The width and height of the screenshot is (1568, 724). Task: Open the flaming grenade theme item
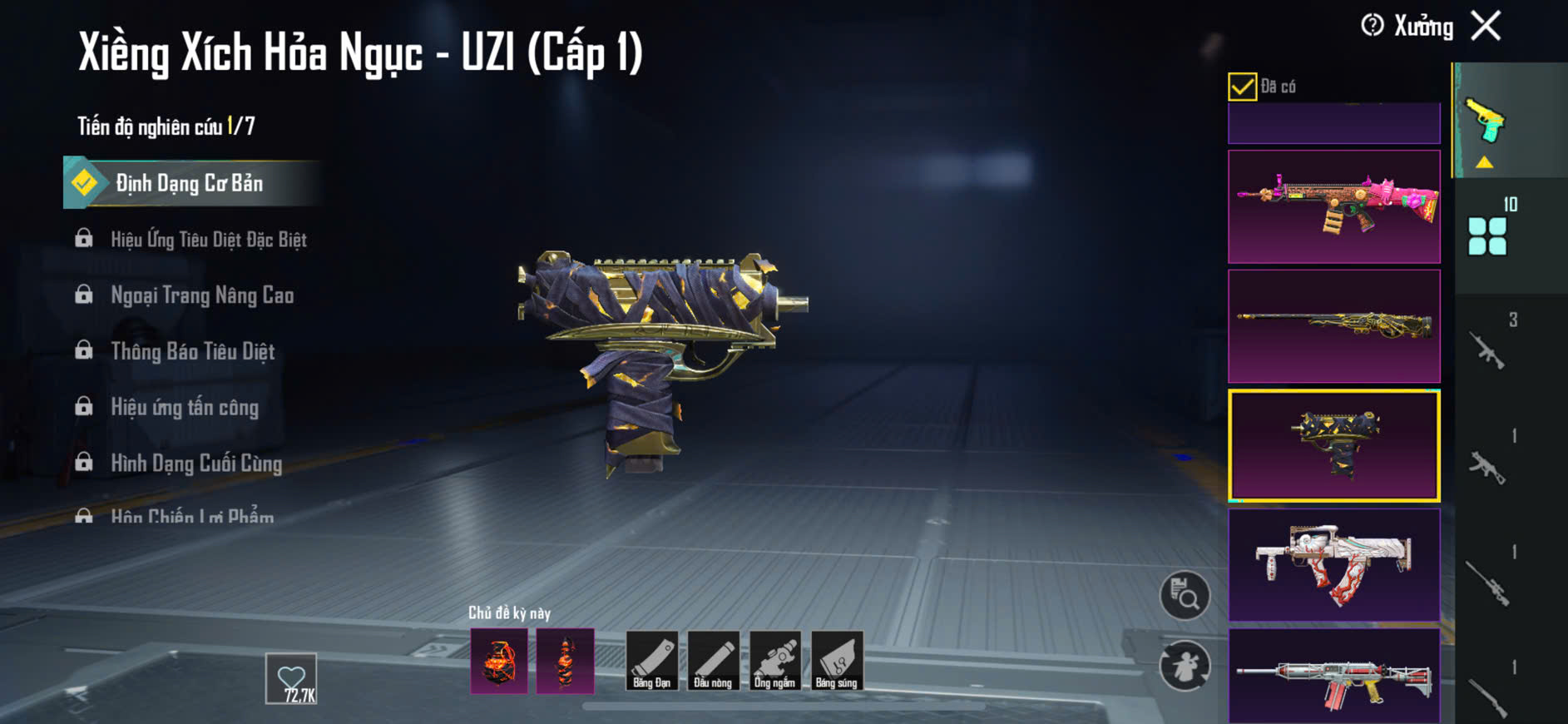point(499,661)
